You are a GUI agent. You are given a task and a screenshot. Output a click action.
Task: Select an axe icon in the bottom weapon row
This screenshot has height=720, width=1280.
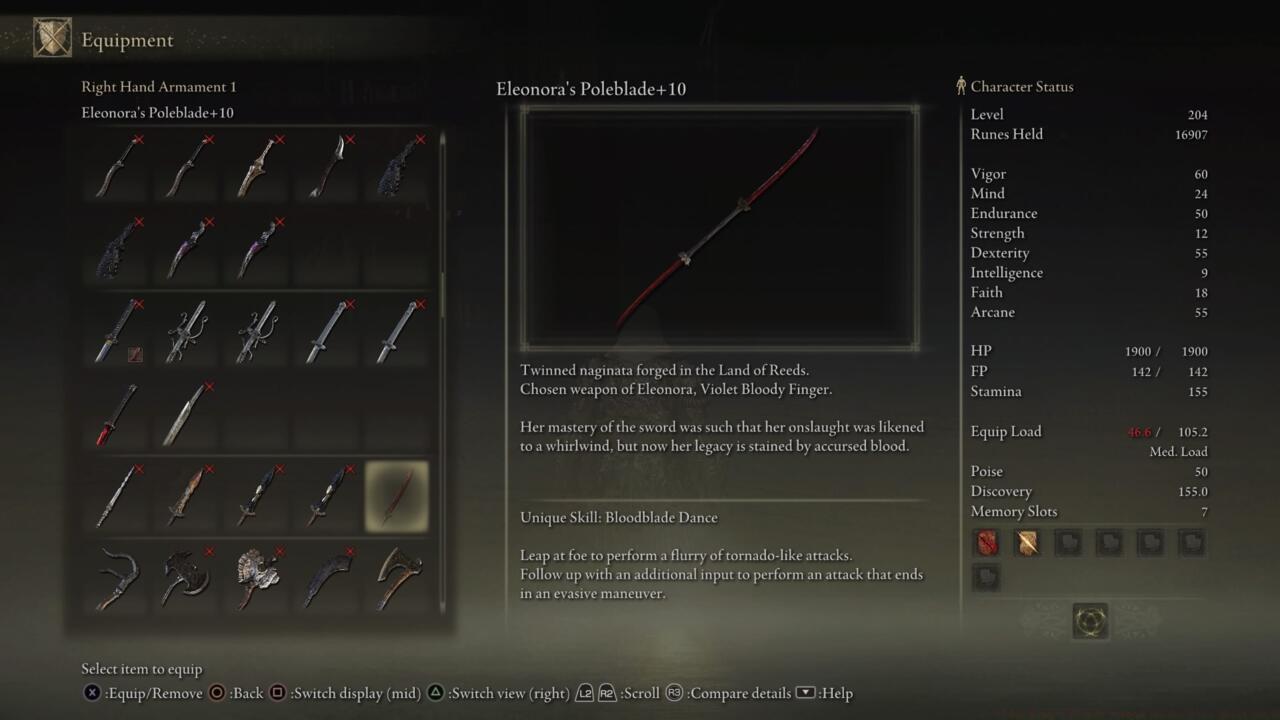[x=397, y=578]
